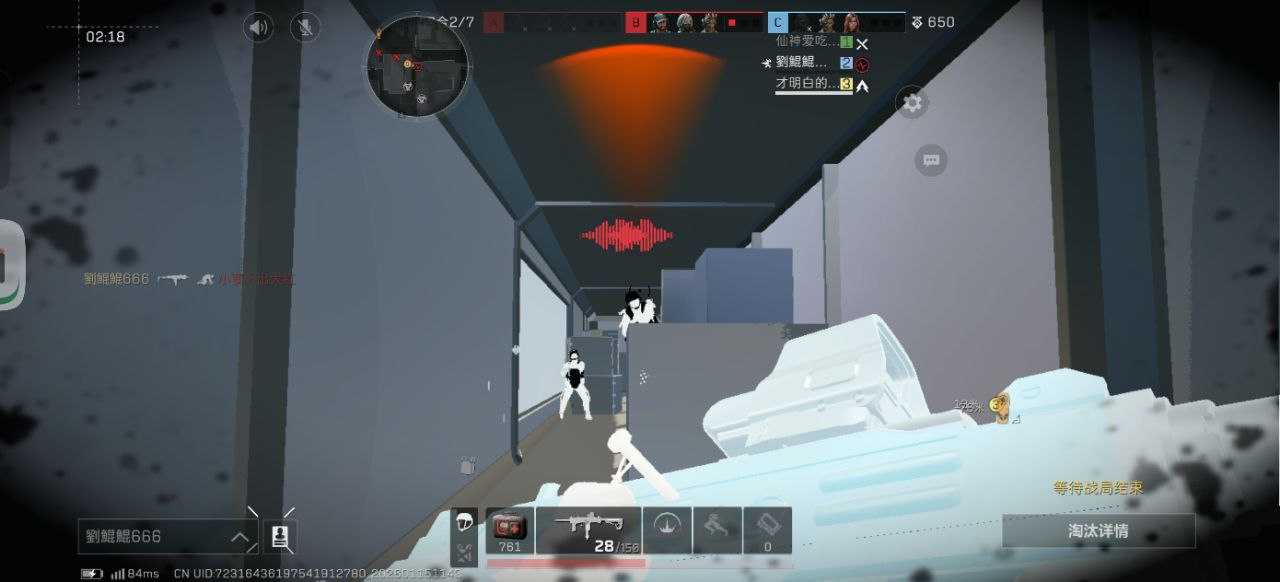Toggle the speaker sound icon

(x=258, y=27)
